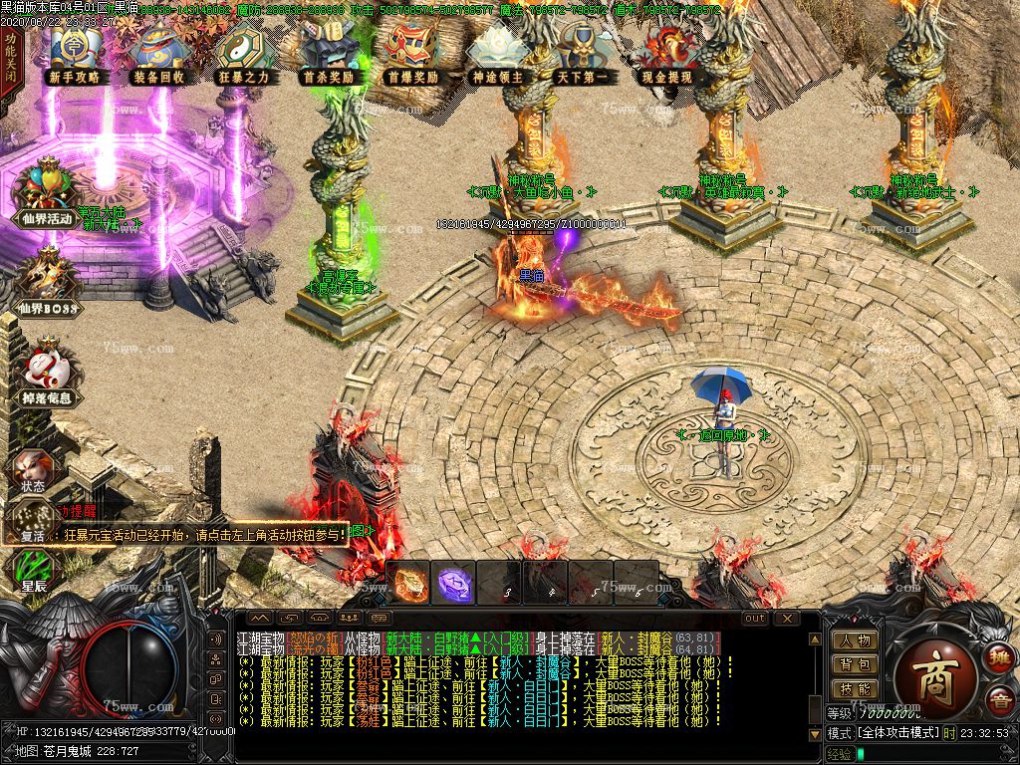
Task: Open the 背包 bag panel
Action: tap(855, 664)
